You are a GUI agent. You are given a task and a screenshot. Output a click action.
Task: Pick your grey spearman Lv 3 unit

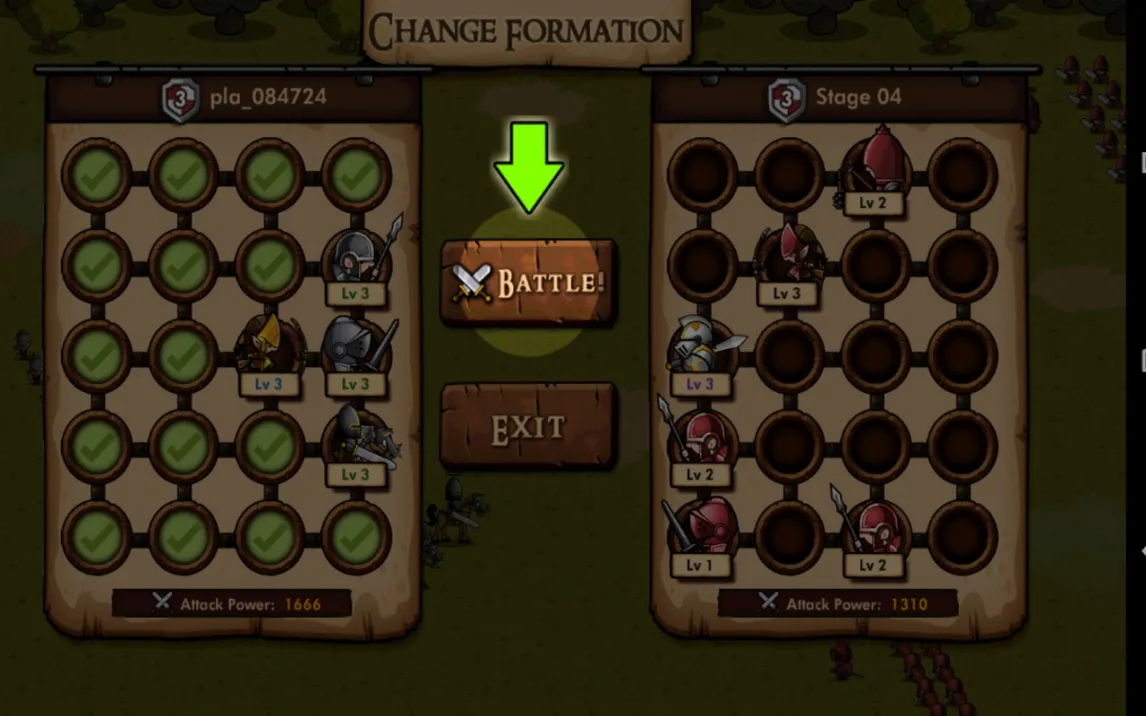pos(356,262)
